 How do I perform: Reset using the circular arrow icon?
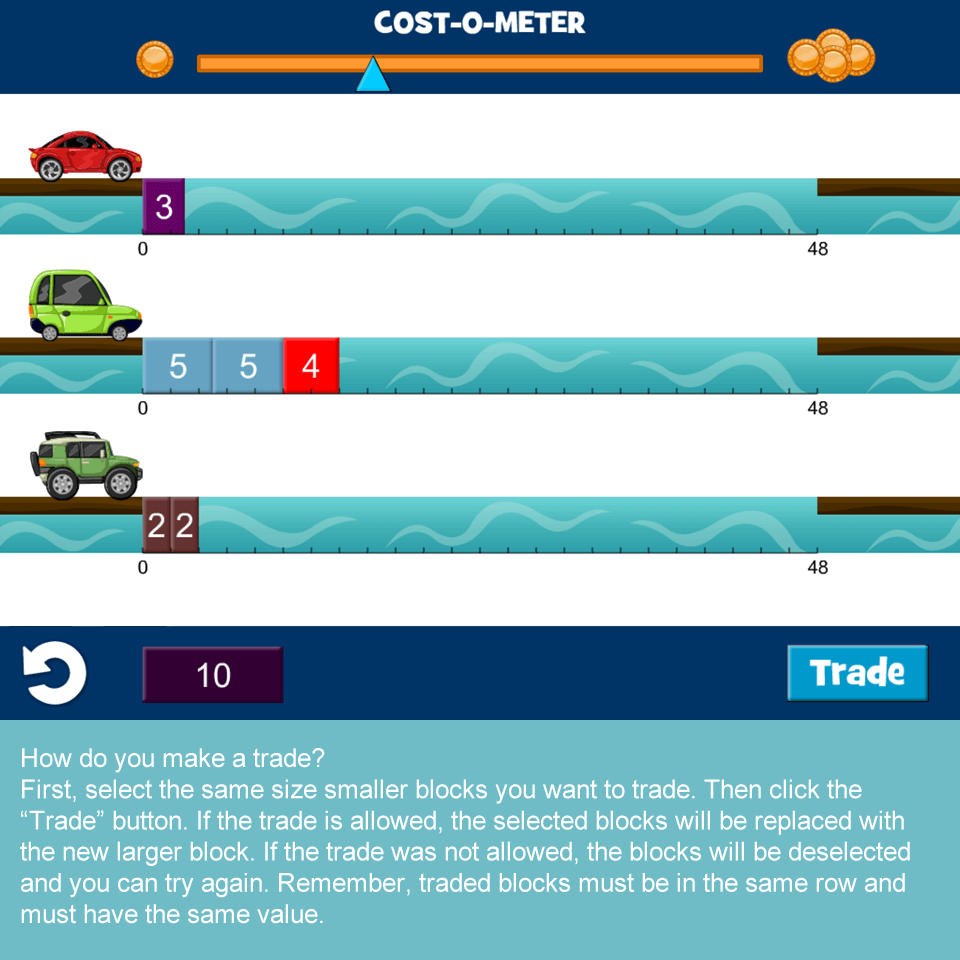point(55,673)
